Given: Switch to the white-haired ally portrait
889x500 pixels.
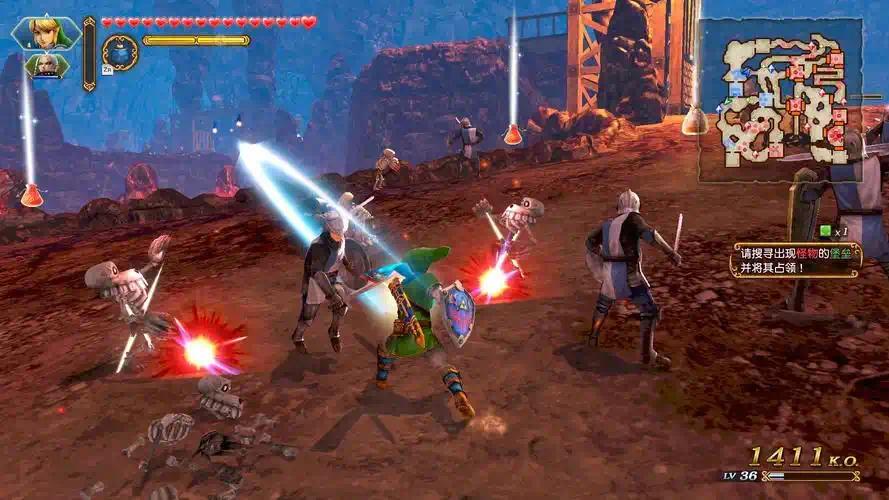Looking at the screenshot, I should point(47,67).
